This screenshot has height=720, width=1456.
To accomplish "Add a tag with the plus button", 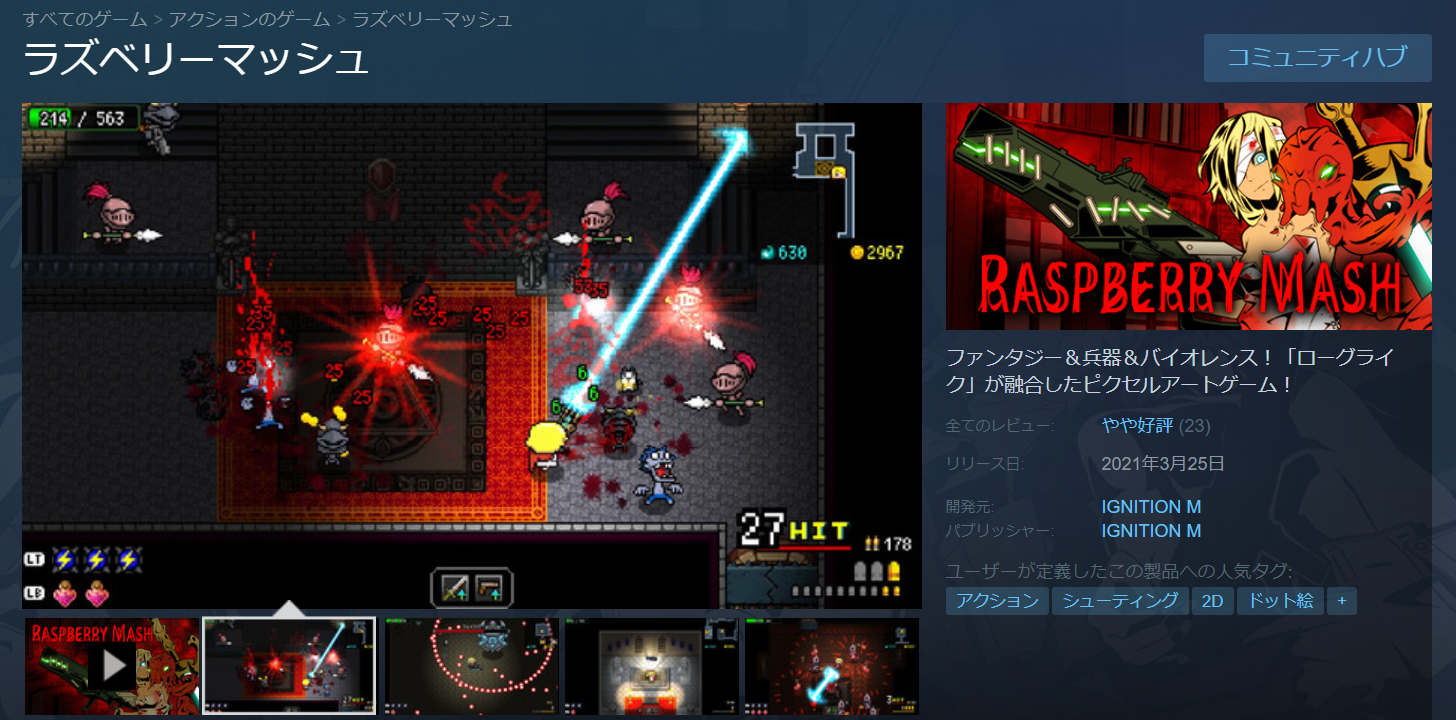I will point(1342,601).
